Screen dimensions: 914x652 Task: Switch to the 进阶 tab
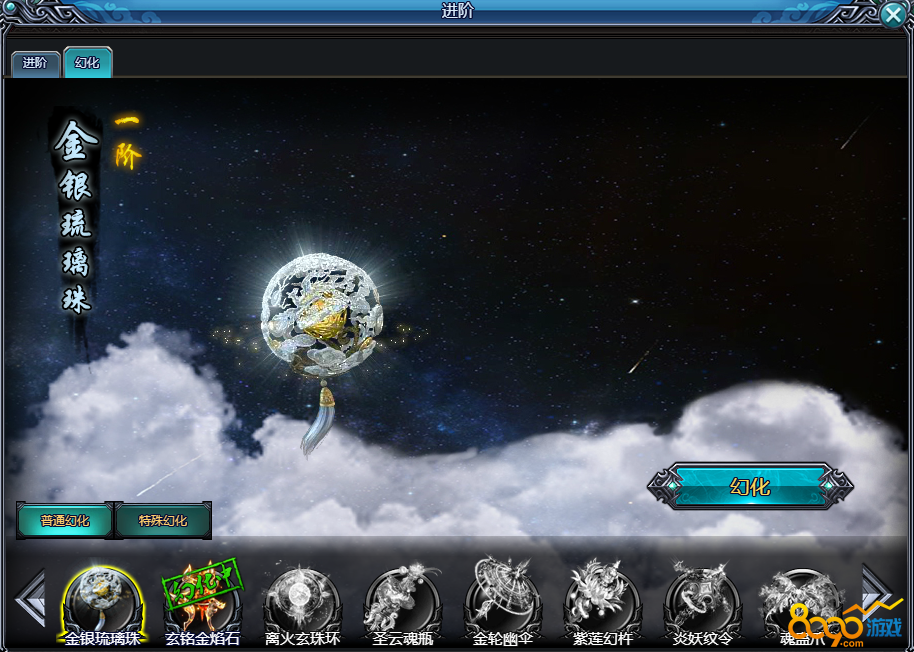click(35, 62)
